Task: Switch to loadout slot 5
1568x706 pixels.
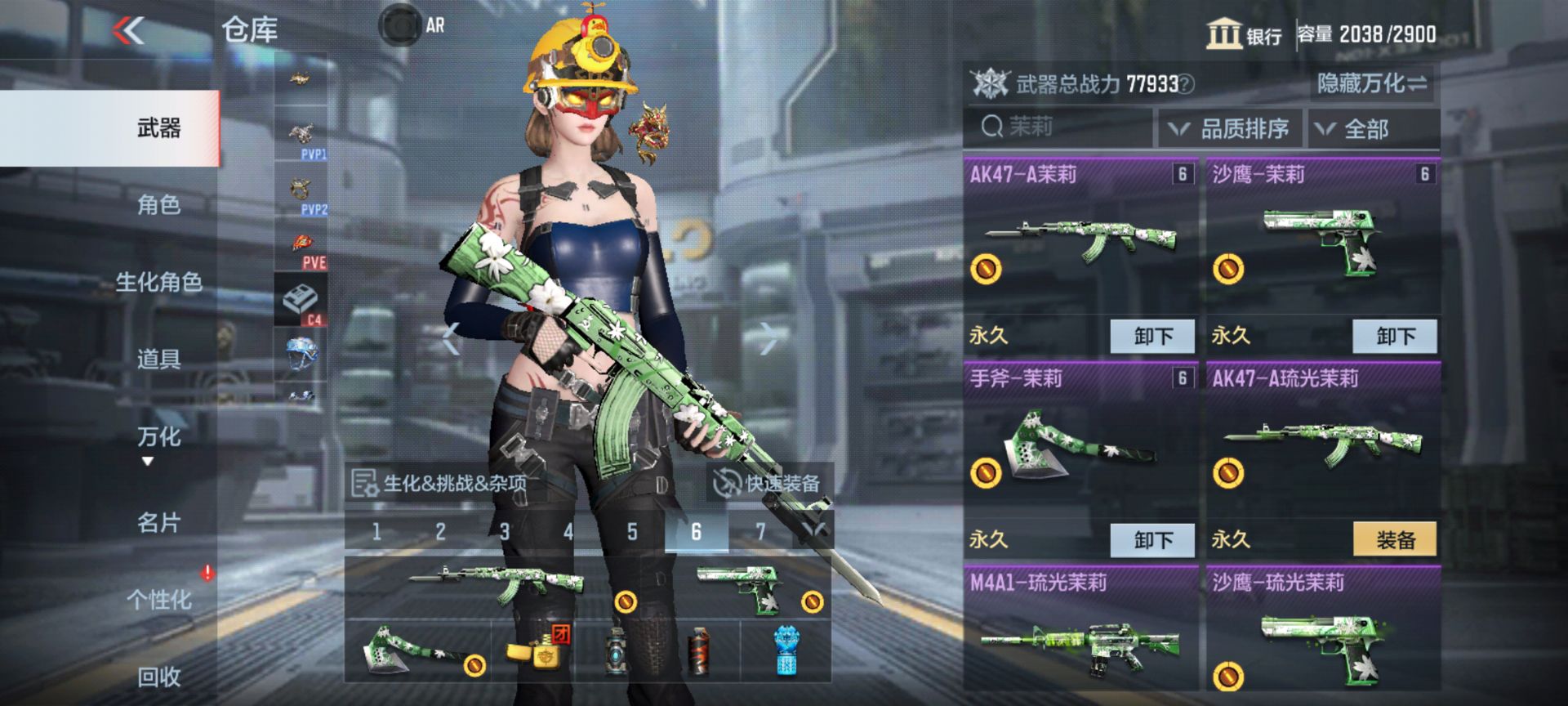Action: [632, 532]
